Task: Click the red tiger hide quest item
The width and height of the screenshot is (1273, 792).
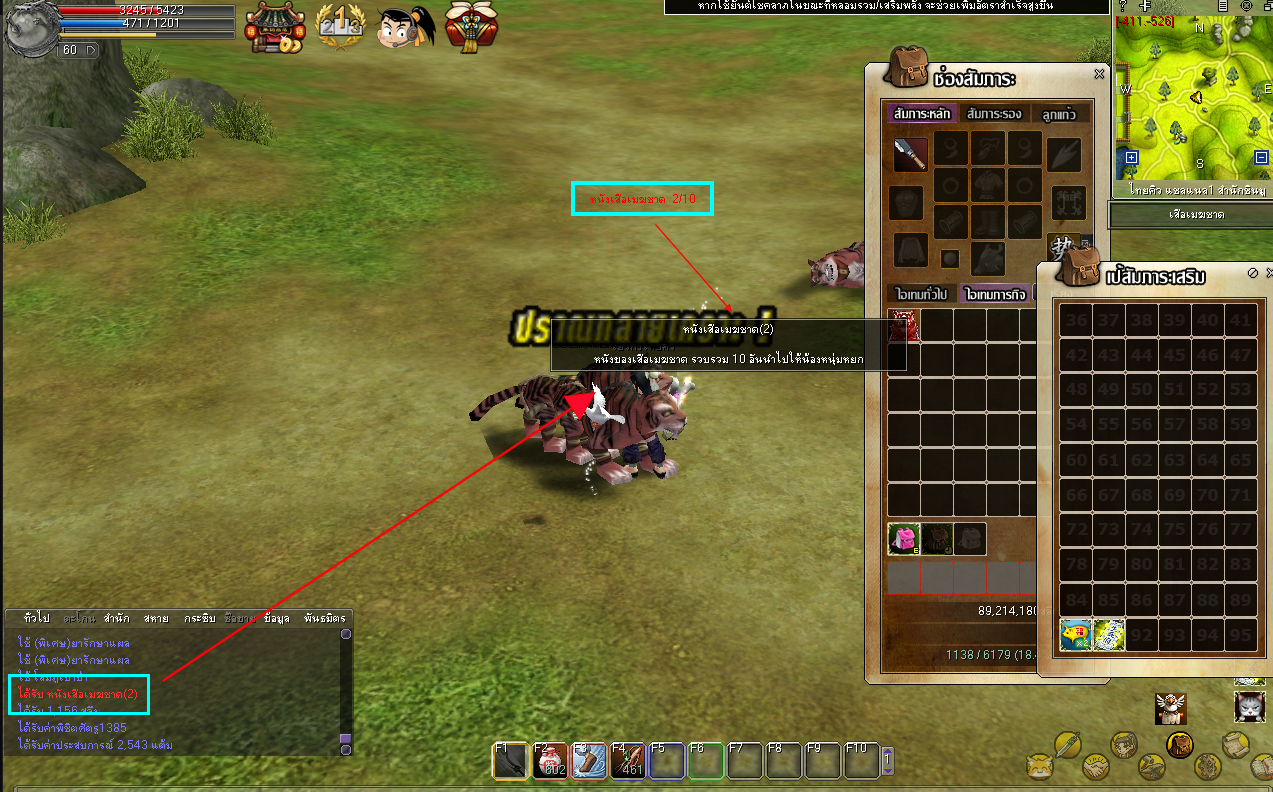Action: [x=903, y=325]
